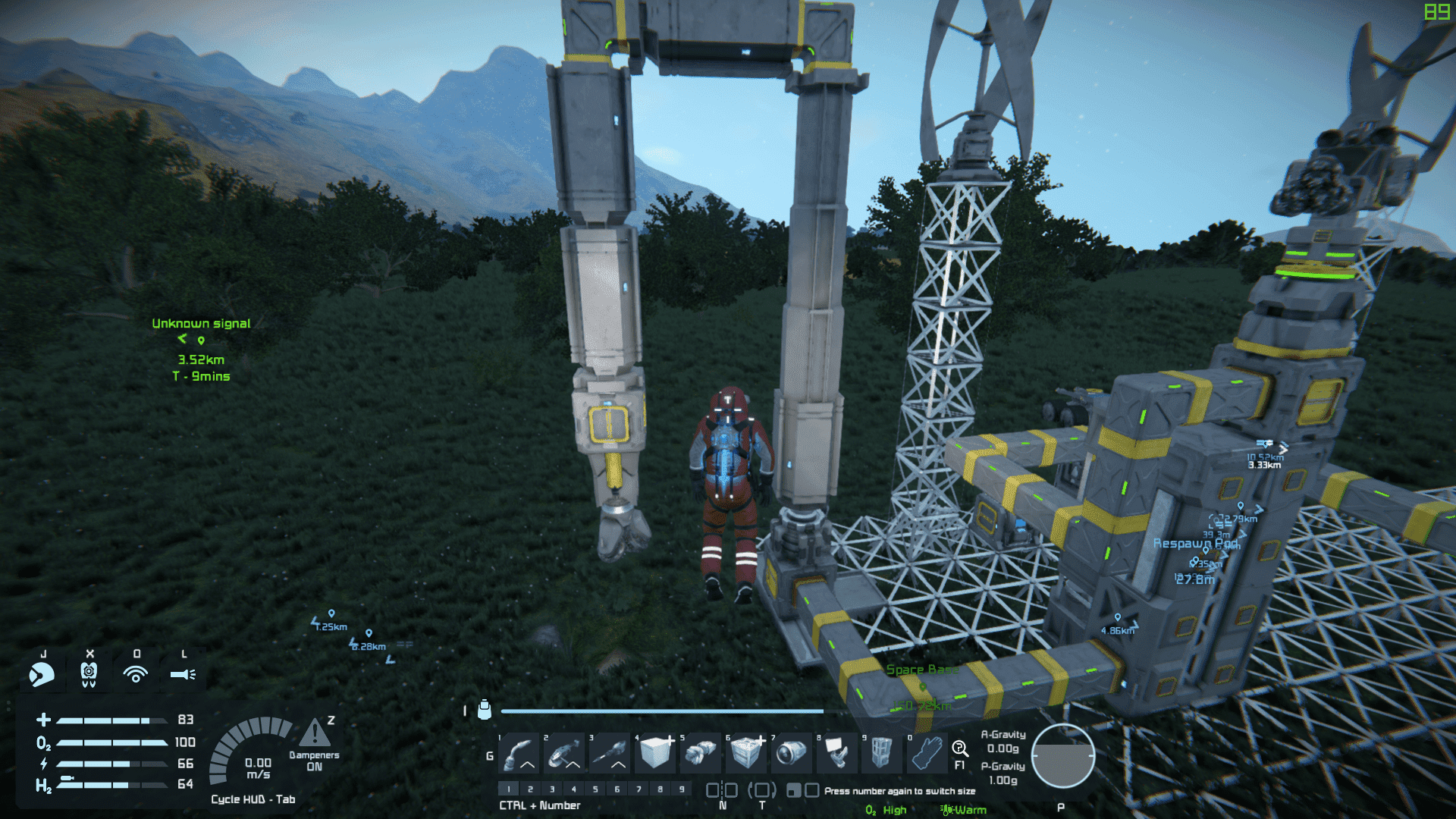Choose the hand drill hotbar slot
This screenshot has height=819, width=1456.
(x=610, y=753)
